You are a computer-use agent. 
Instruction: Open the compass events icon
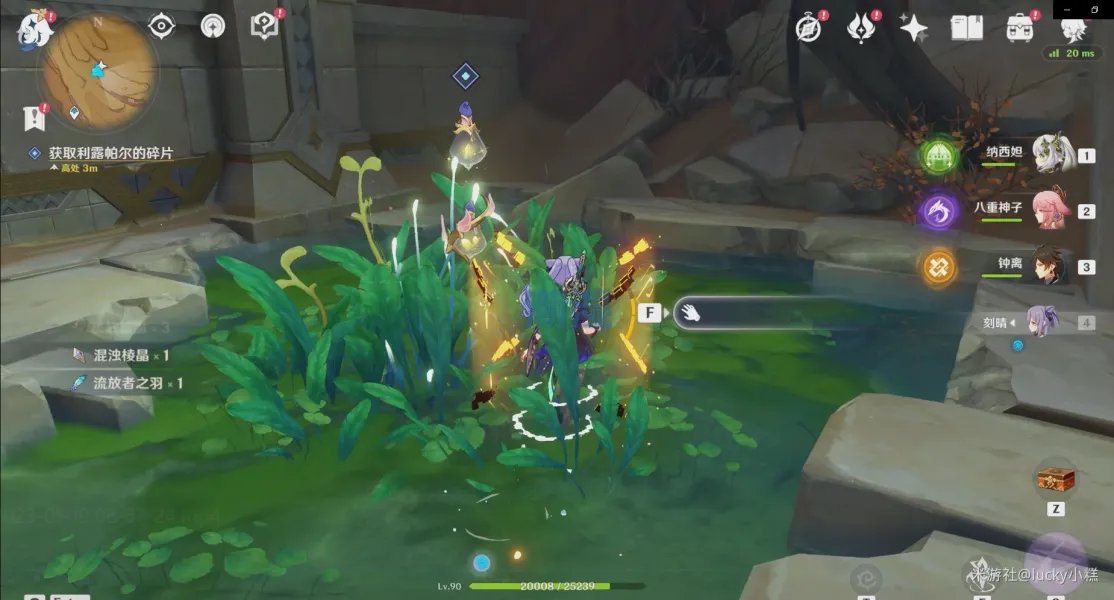point(809,28)
